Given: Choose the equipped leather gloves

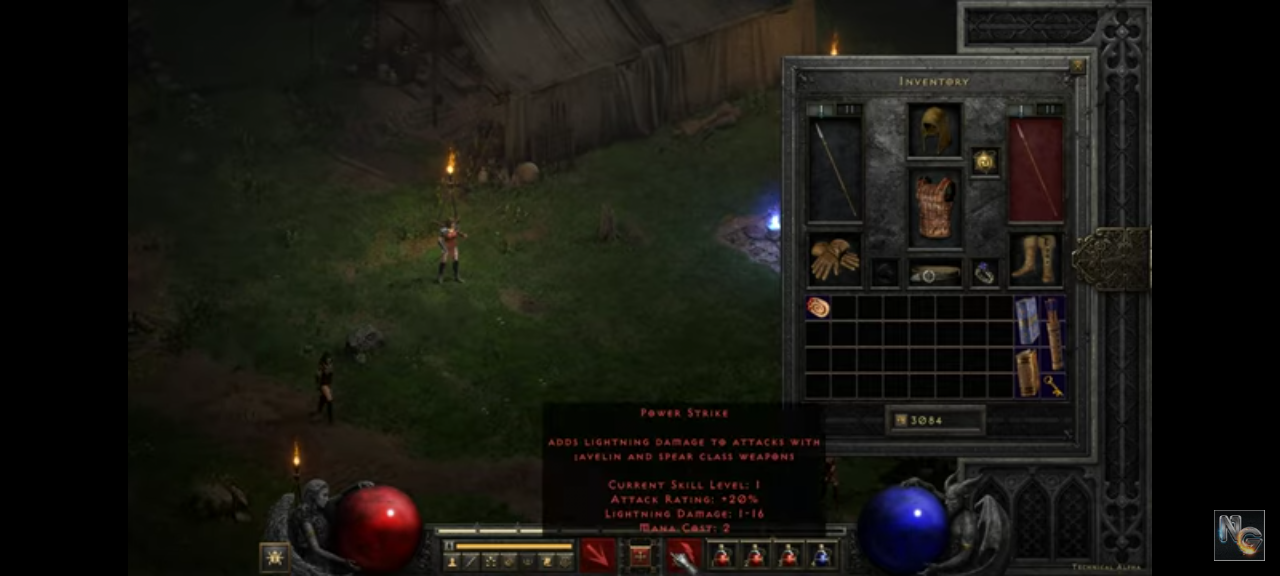Looking at the screenshot, I should point(834,259).
